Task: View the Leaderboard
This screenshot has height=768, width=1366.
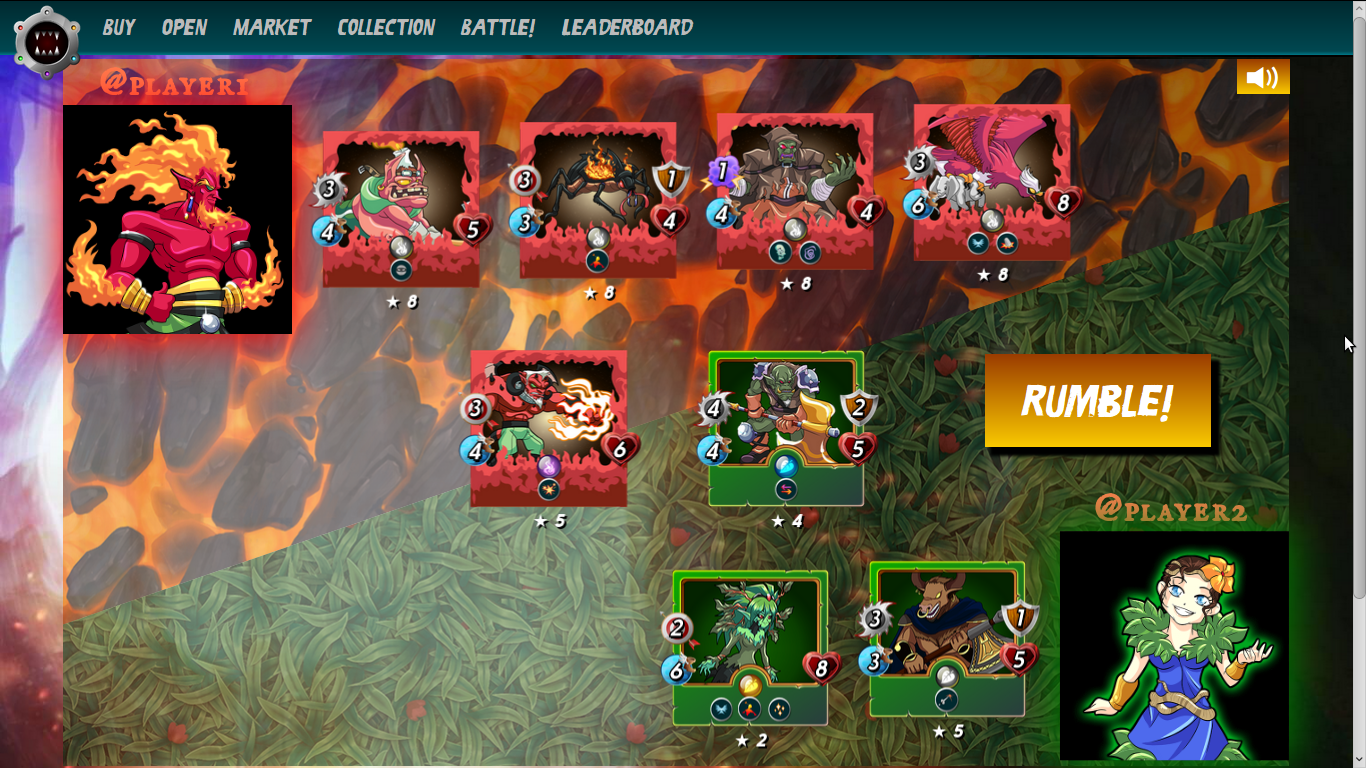Action: point(627,28)
